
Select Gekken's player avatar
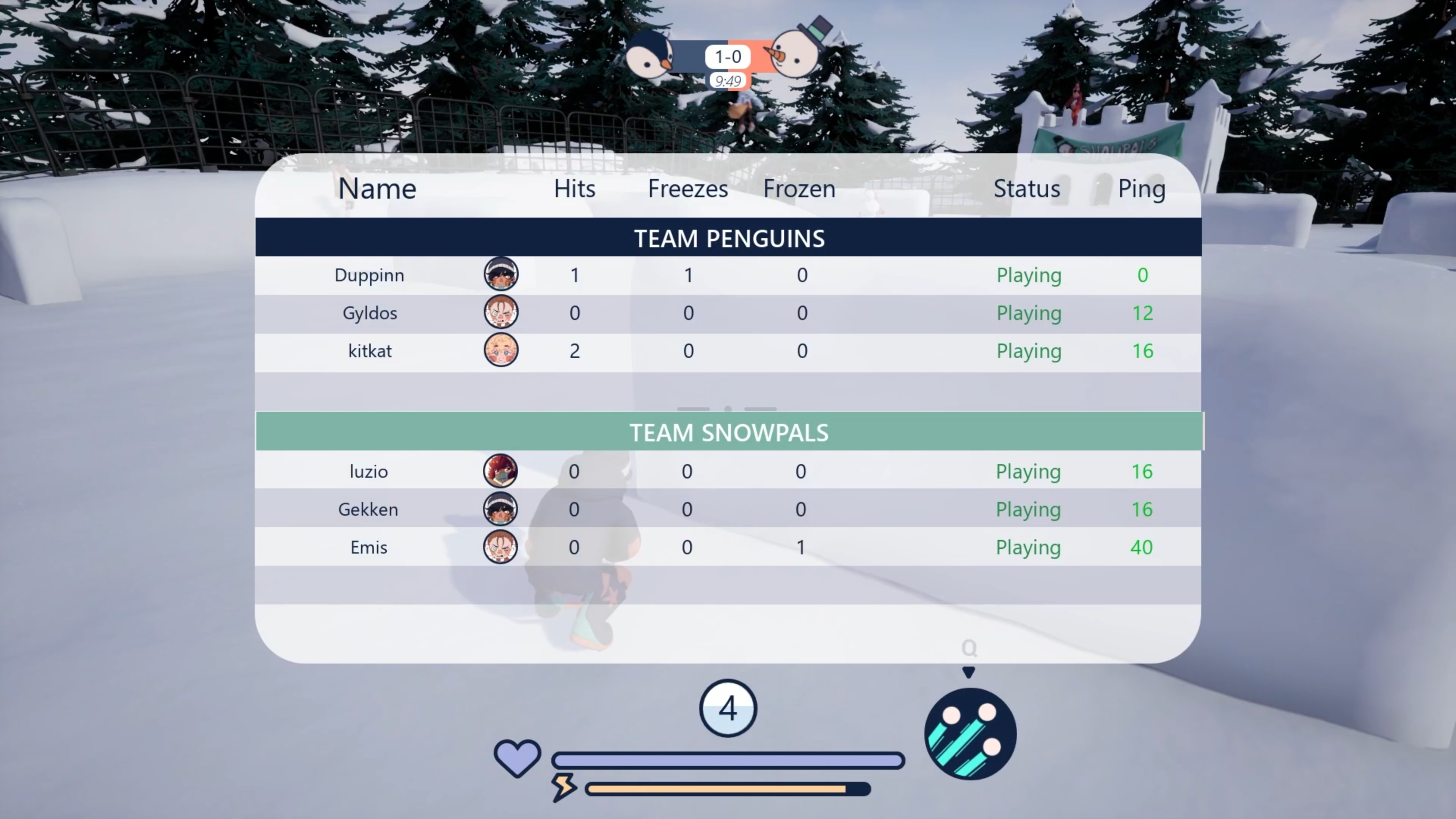pyautogui.click(x=500, y=509)
